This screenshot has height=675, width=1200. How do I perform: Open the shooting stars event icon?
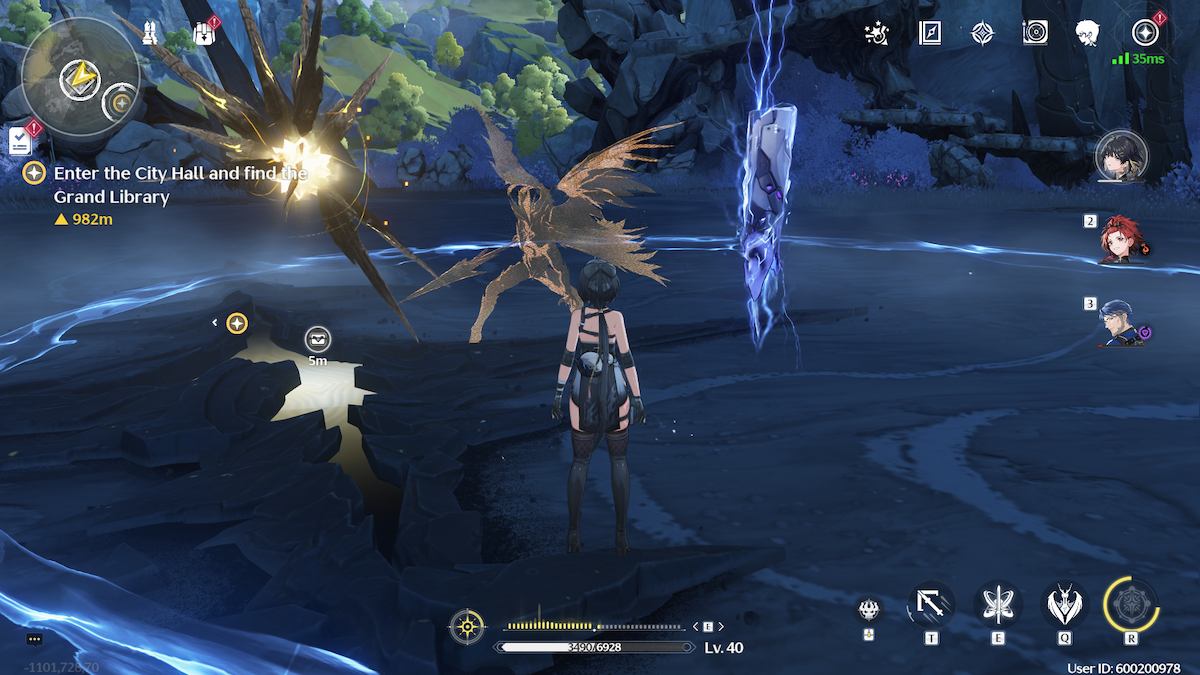point(877,33)
